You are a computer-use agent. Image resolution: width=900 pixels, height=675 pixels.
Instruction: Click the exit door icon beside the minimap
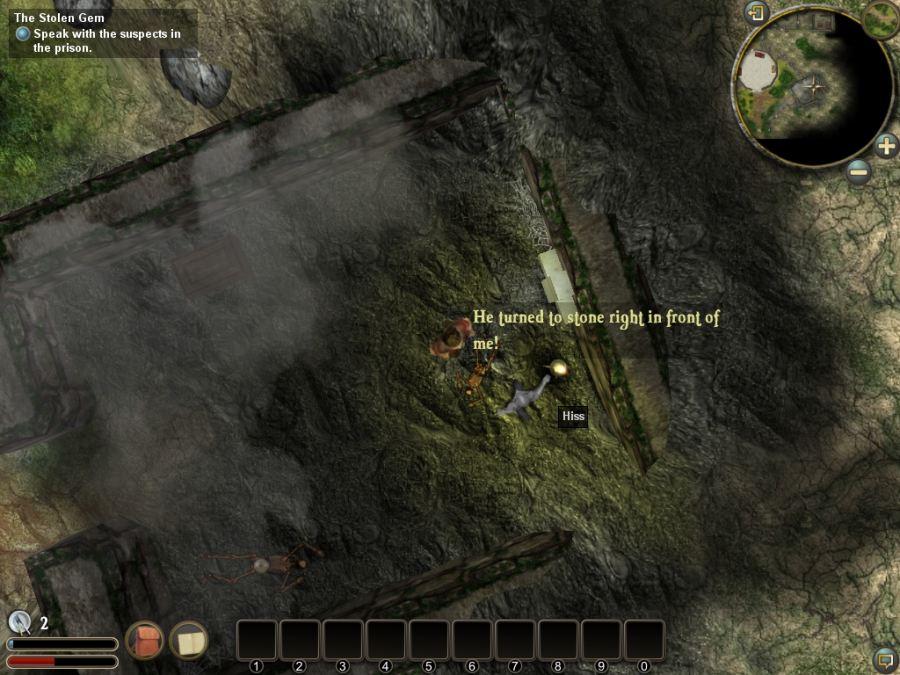(x=756, y=13)
